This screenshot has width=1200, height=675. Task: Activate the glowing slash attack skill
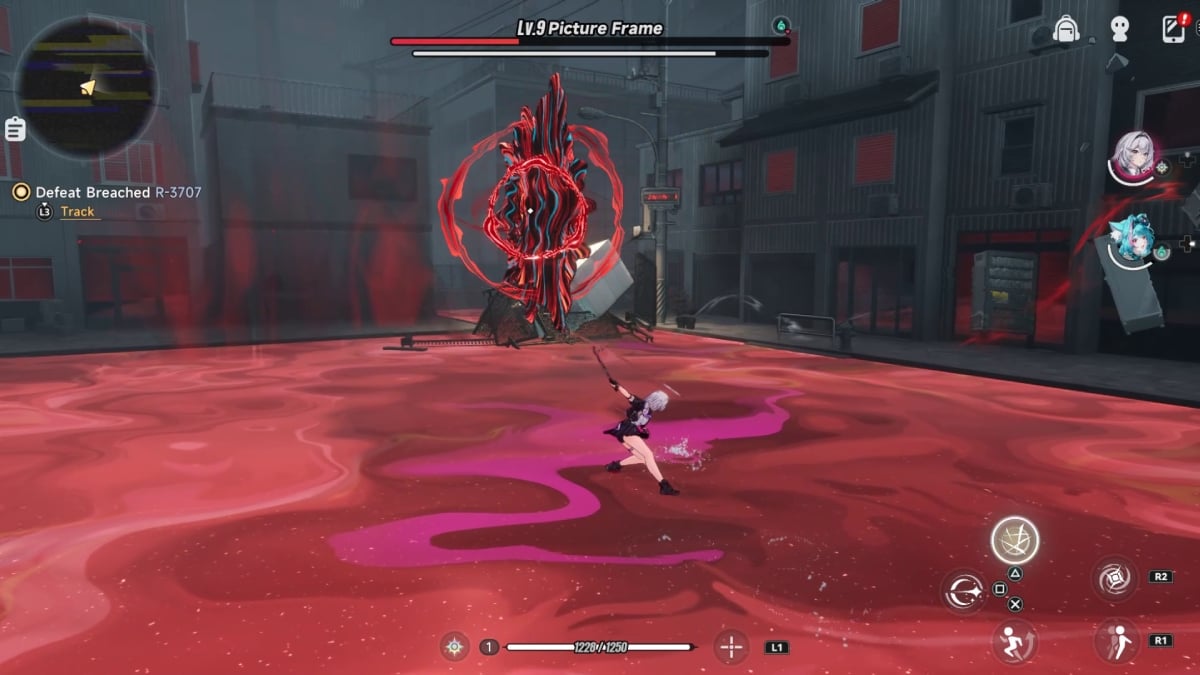click(x=1014, y=540)
